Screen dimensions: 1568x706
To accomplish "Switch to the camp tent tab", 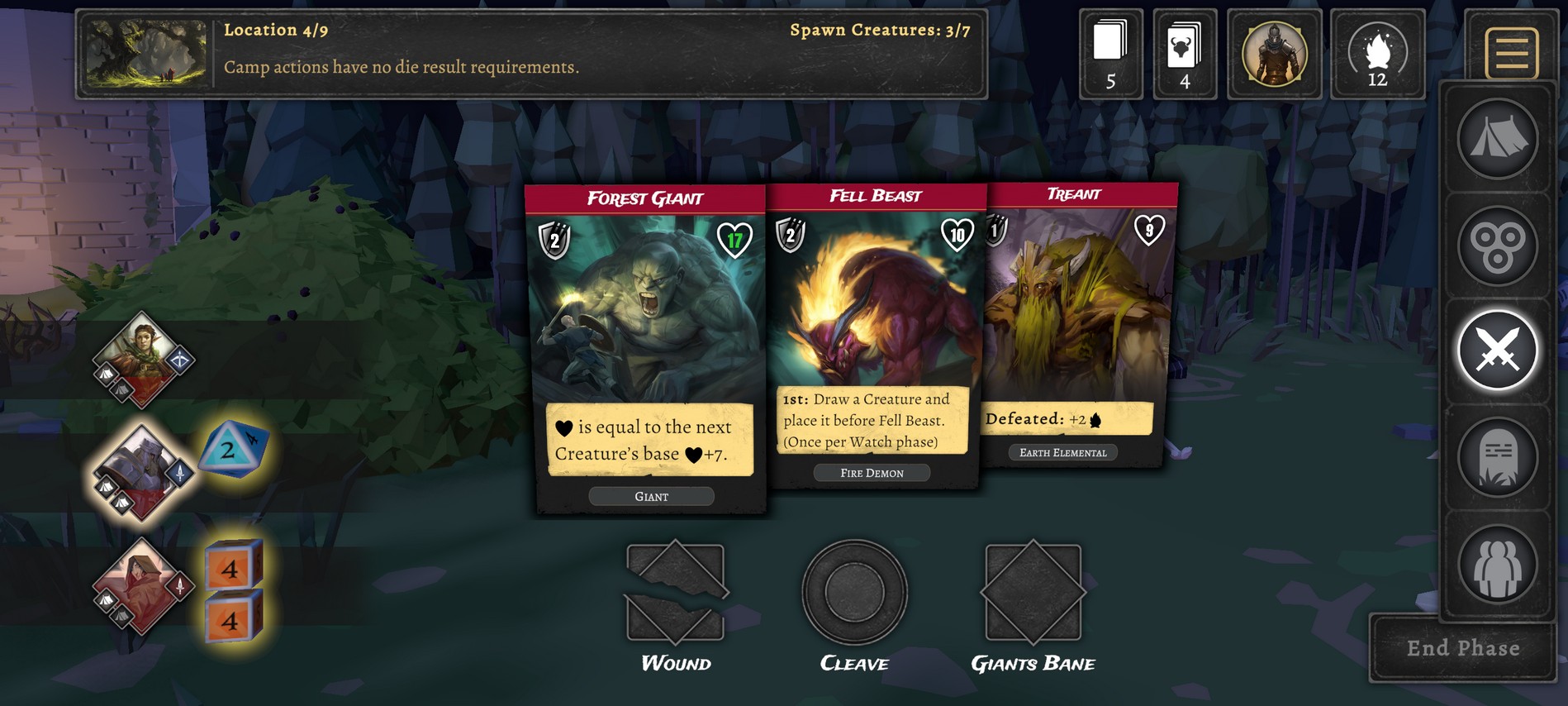I will (x=1497, y=138).
